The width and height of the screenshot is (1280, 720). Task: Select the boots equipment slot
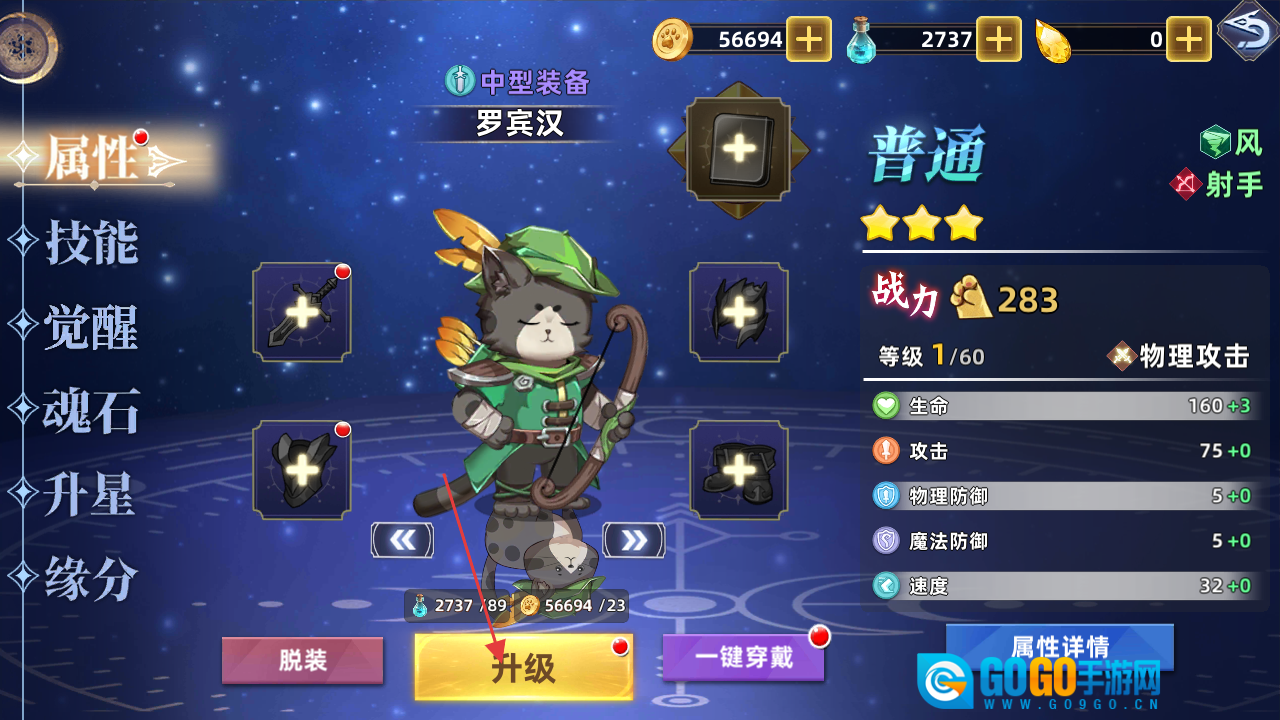coord(739,469)
